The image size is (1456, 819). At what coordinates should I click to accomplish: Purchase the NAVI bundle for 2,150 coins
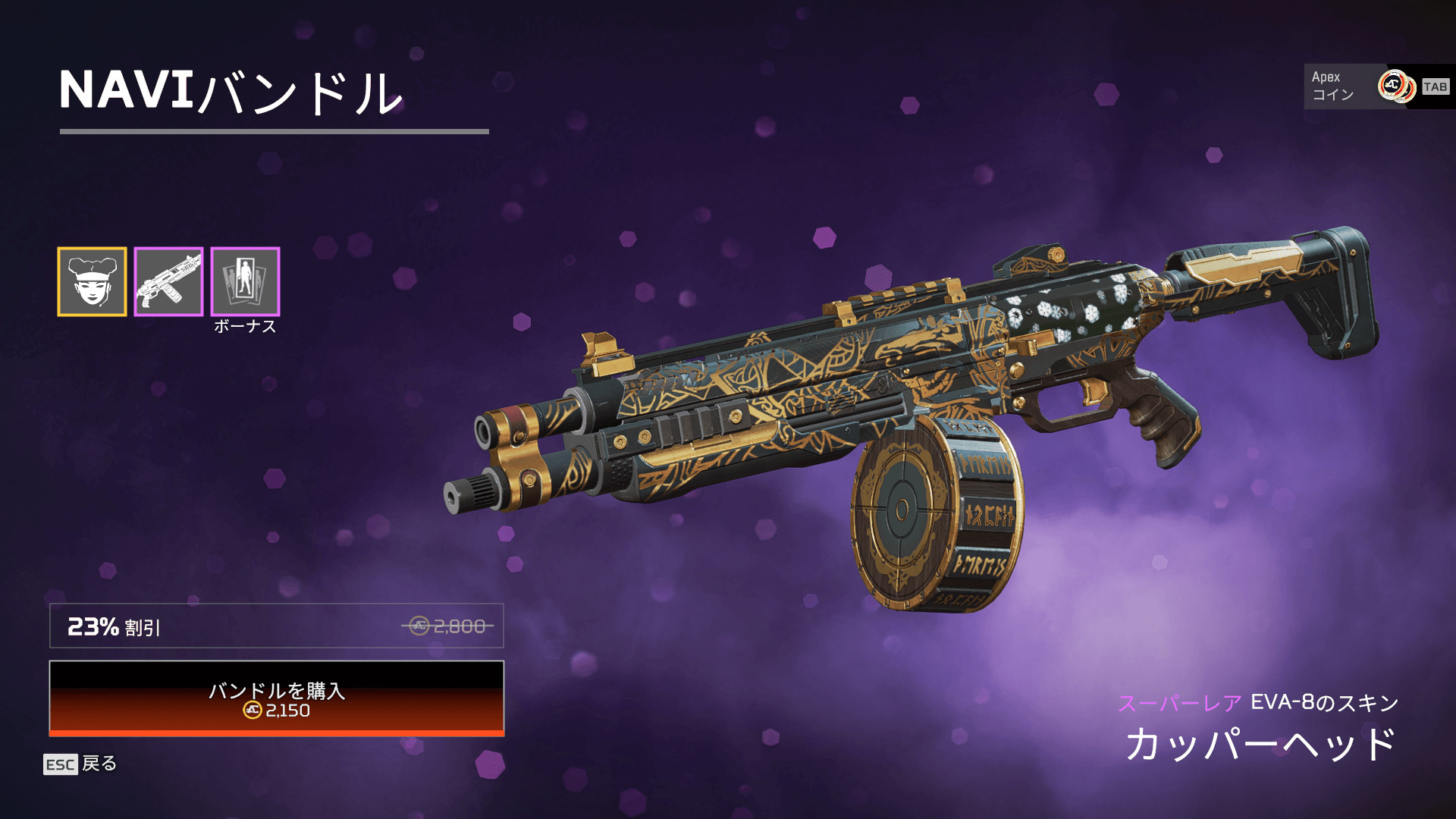(277, 698)
